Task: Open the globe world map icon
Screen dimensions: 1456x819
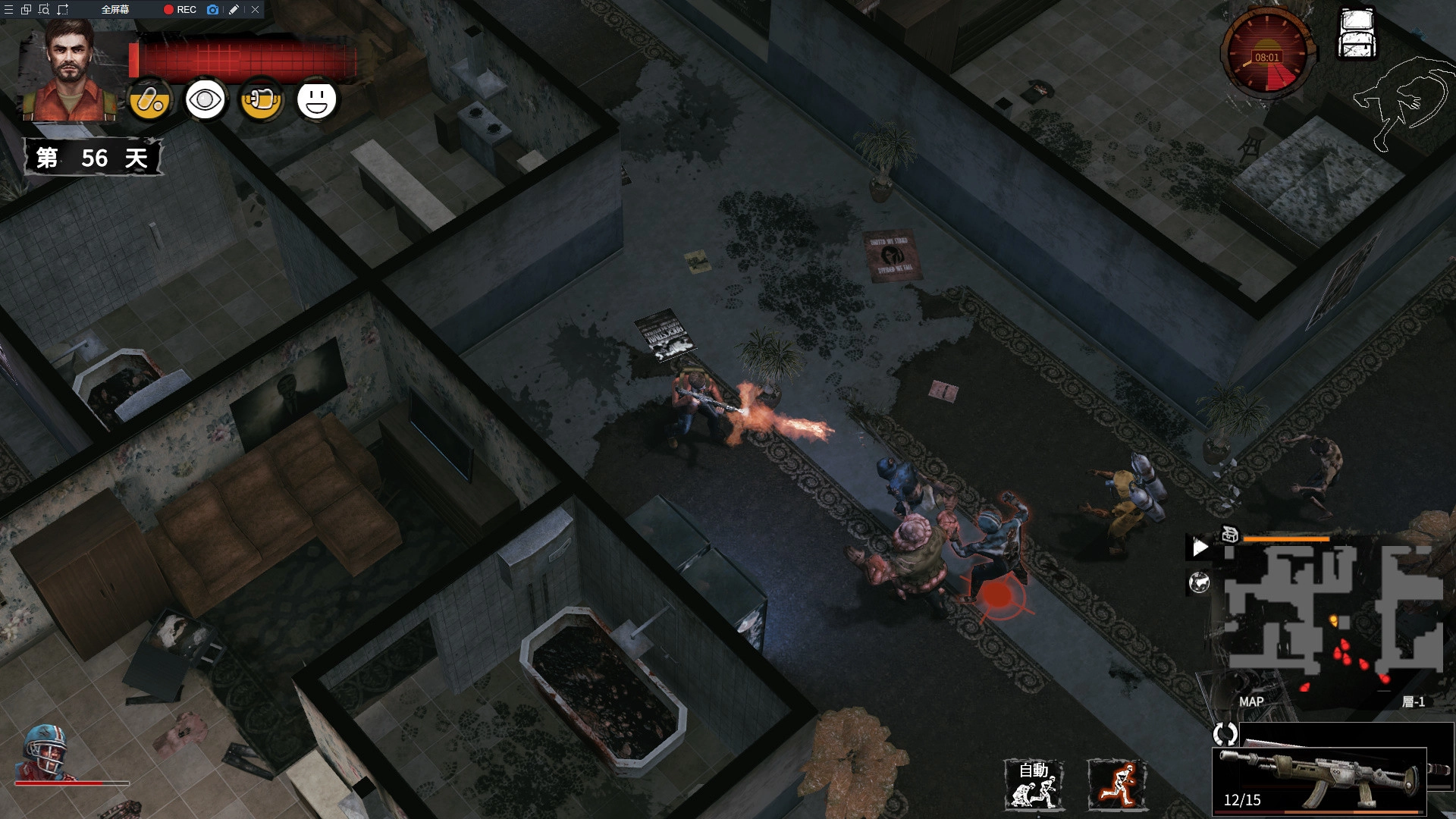Action: (x=1199, y=582)
